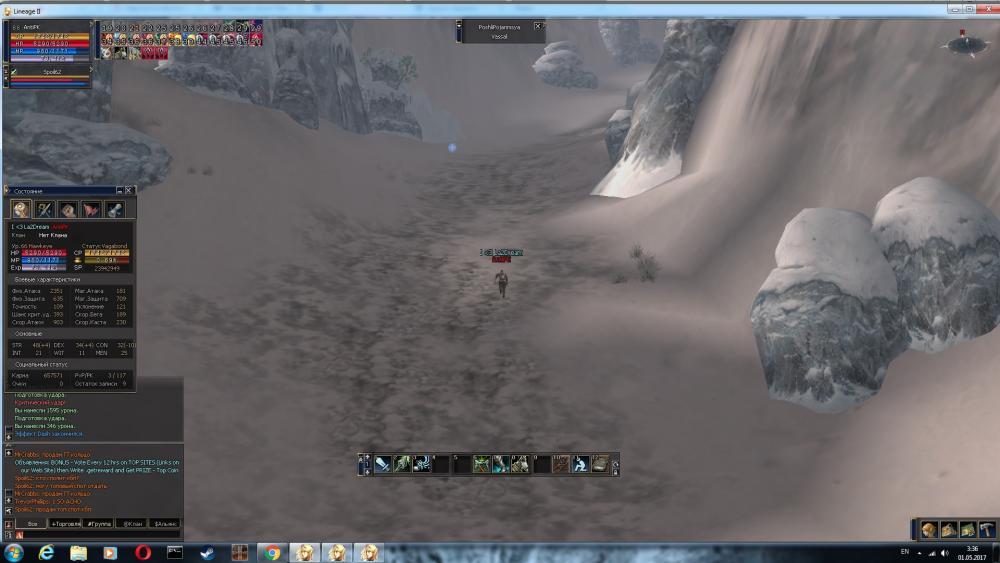
Task: Activate the sitting figure action on hotbar
Action: 580,464
